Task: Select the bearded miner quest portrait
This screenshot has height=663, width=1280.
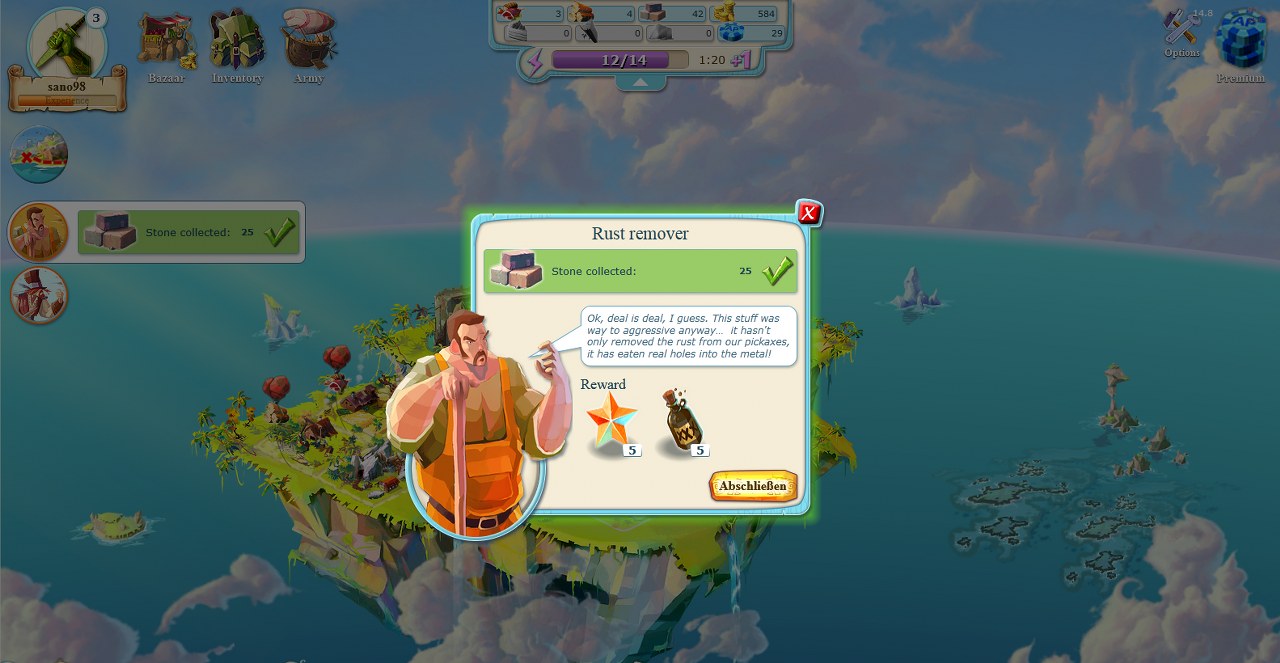Action: (x=39, y=232)
